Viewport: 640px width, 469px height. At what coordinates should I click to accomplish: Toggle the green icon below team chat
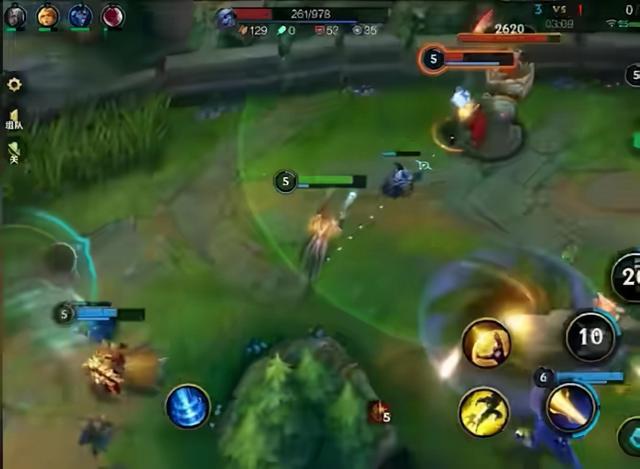(x=14, y=152)
